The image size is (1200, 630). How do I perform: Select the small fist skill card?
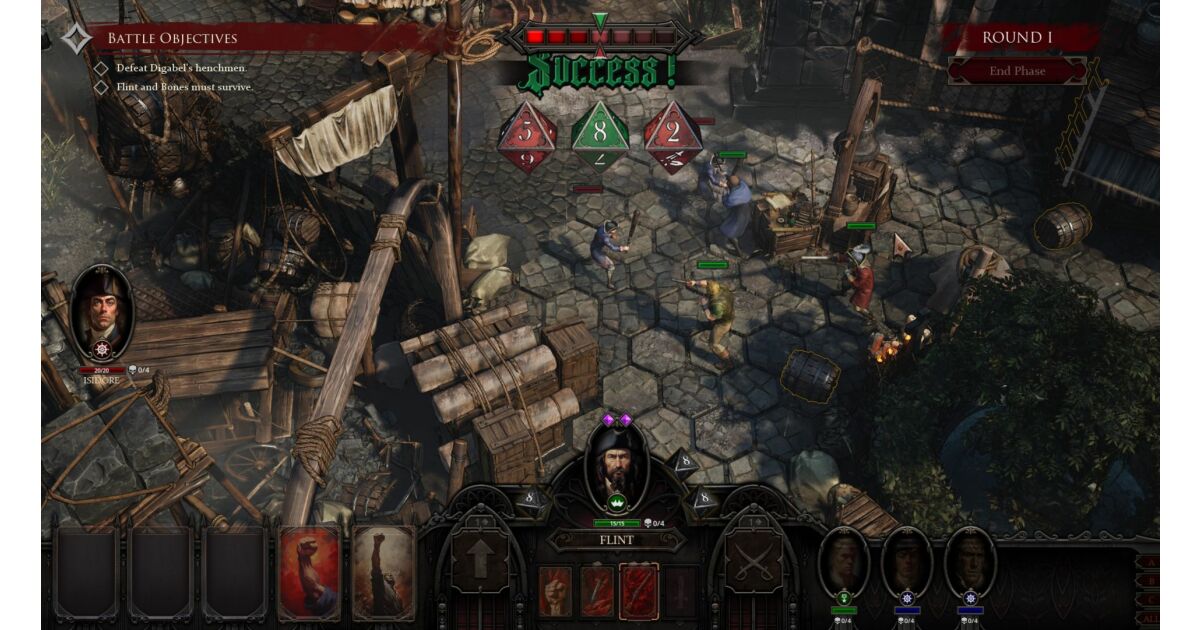(x=555, y=590)
